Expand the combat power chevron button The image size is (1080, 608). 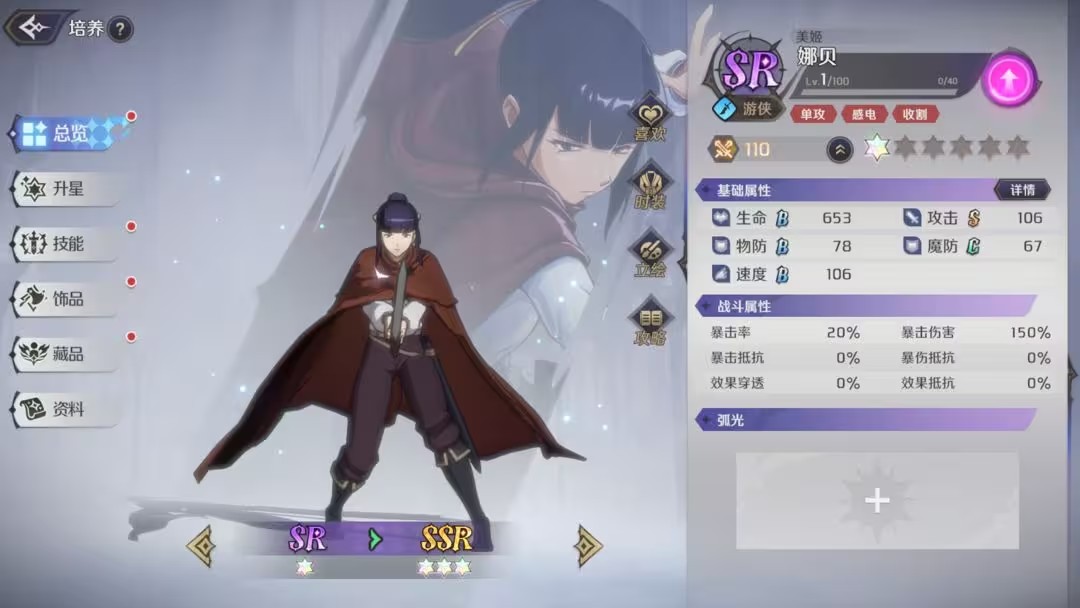[840, 150]
